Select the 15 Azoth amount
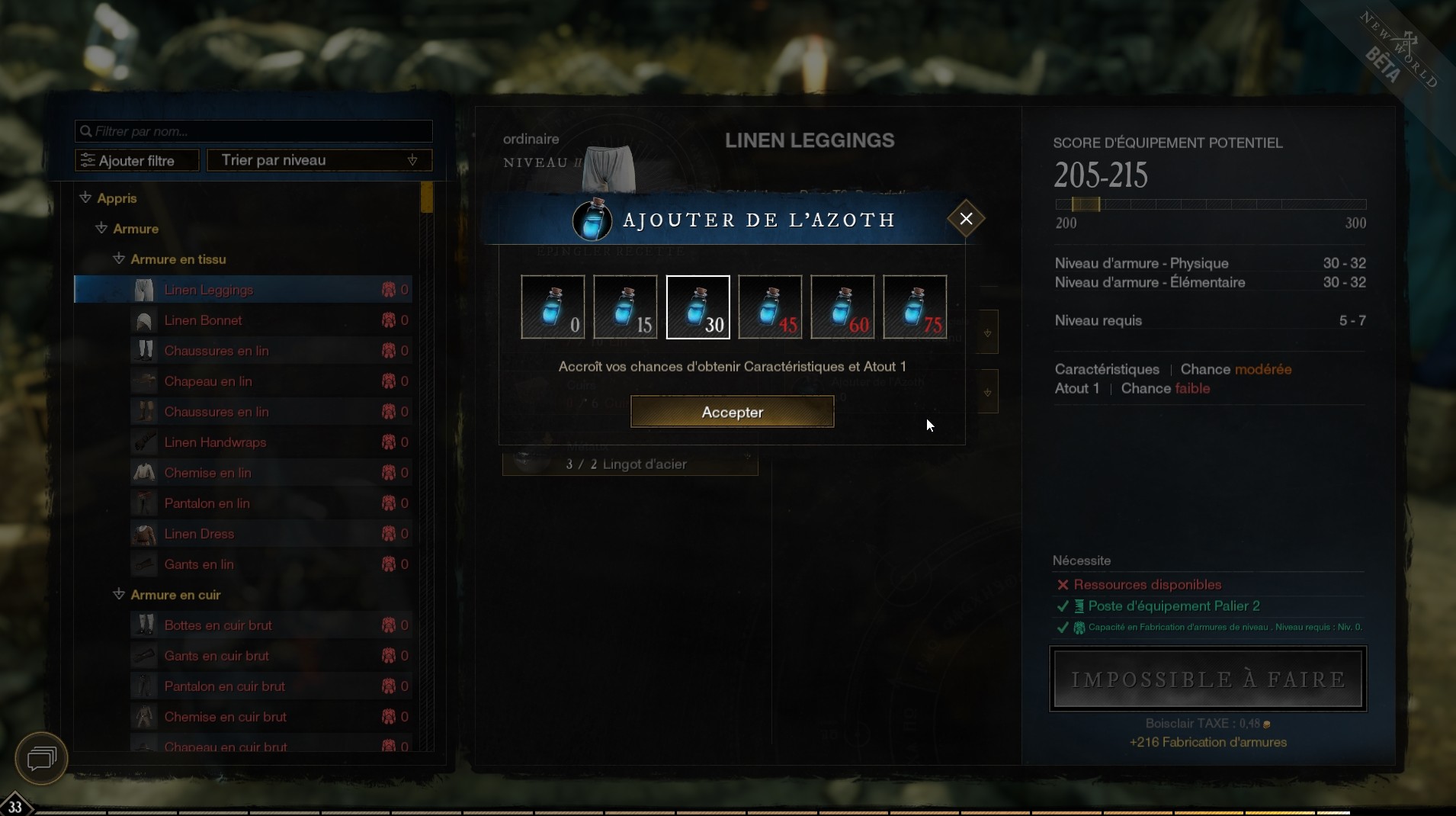This screenshot has width=1456, height=816. pos(624,307)
